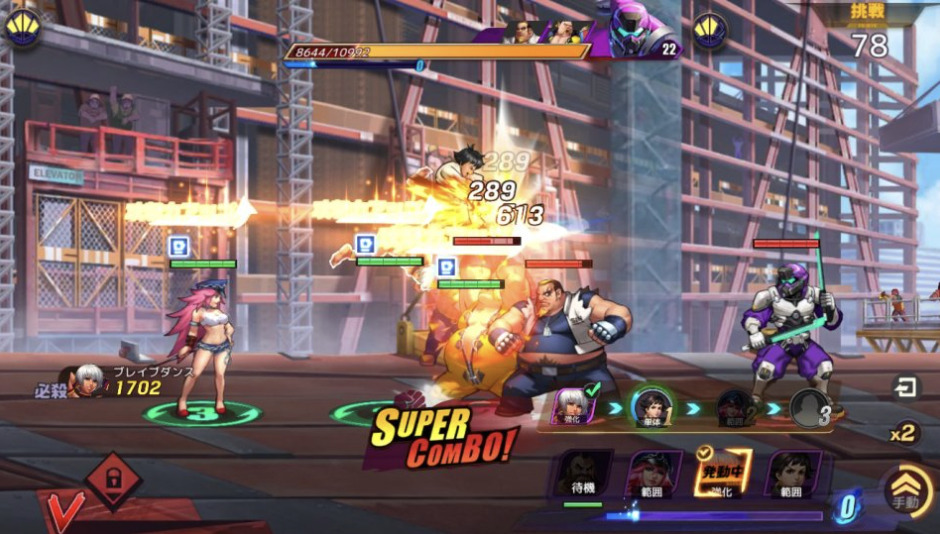The height and width of the screenshot is (534, 940).
Task: Select the glowing 発動中 skill card
Action: (722, 475)
